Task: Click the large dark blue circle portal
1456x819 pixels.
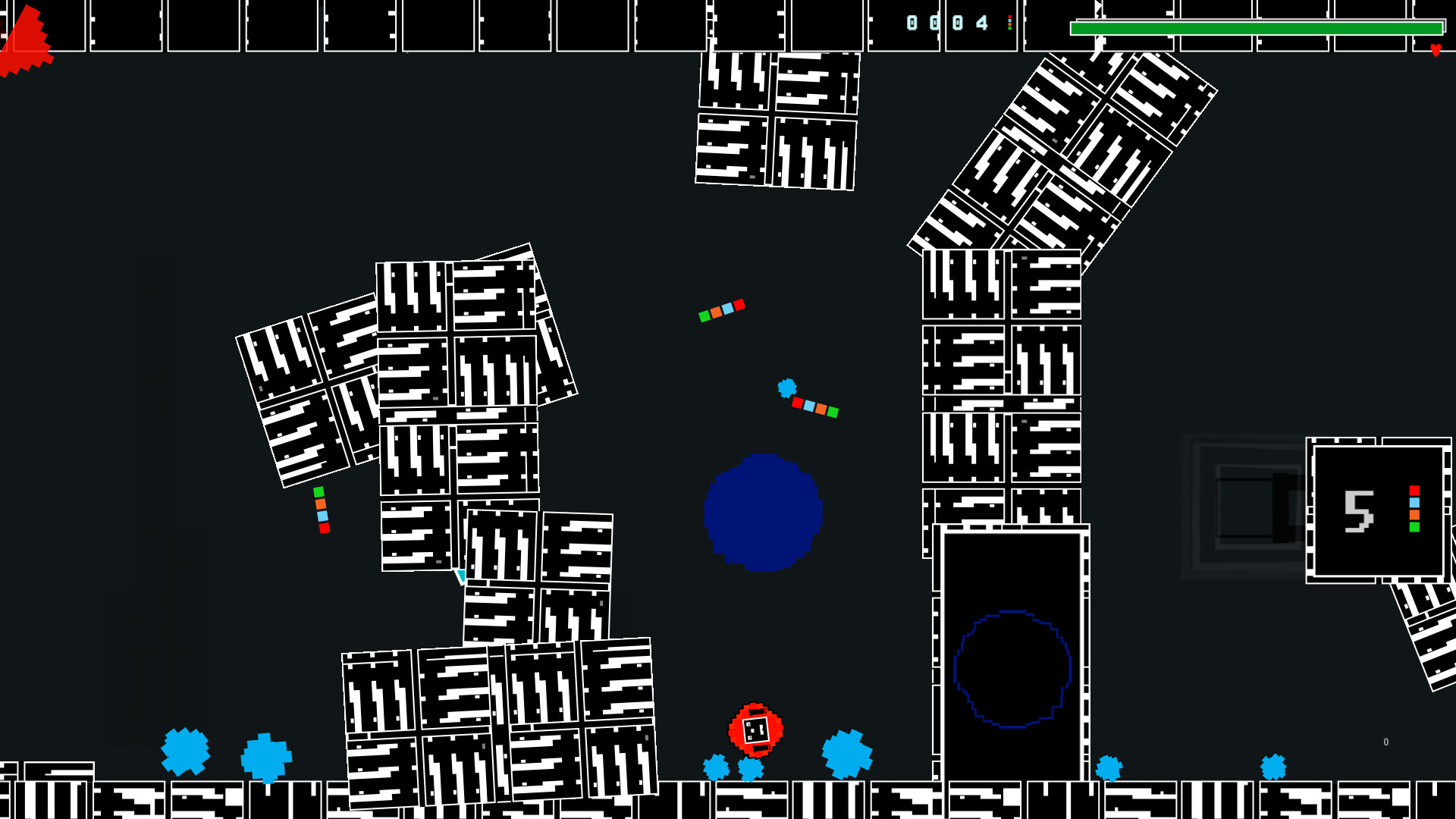Action: coord(763,513)
